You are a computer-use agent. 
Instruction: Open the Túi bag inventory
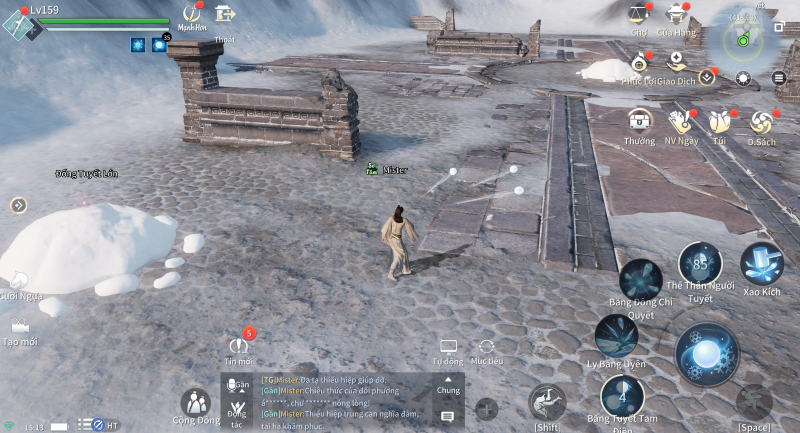720,122
